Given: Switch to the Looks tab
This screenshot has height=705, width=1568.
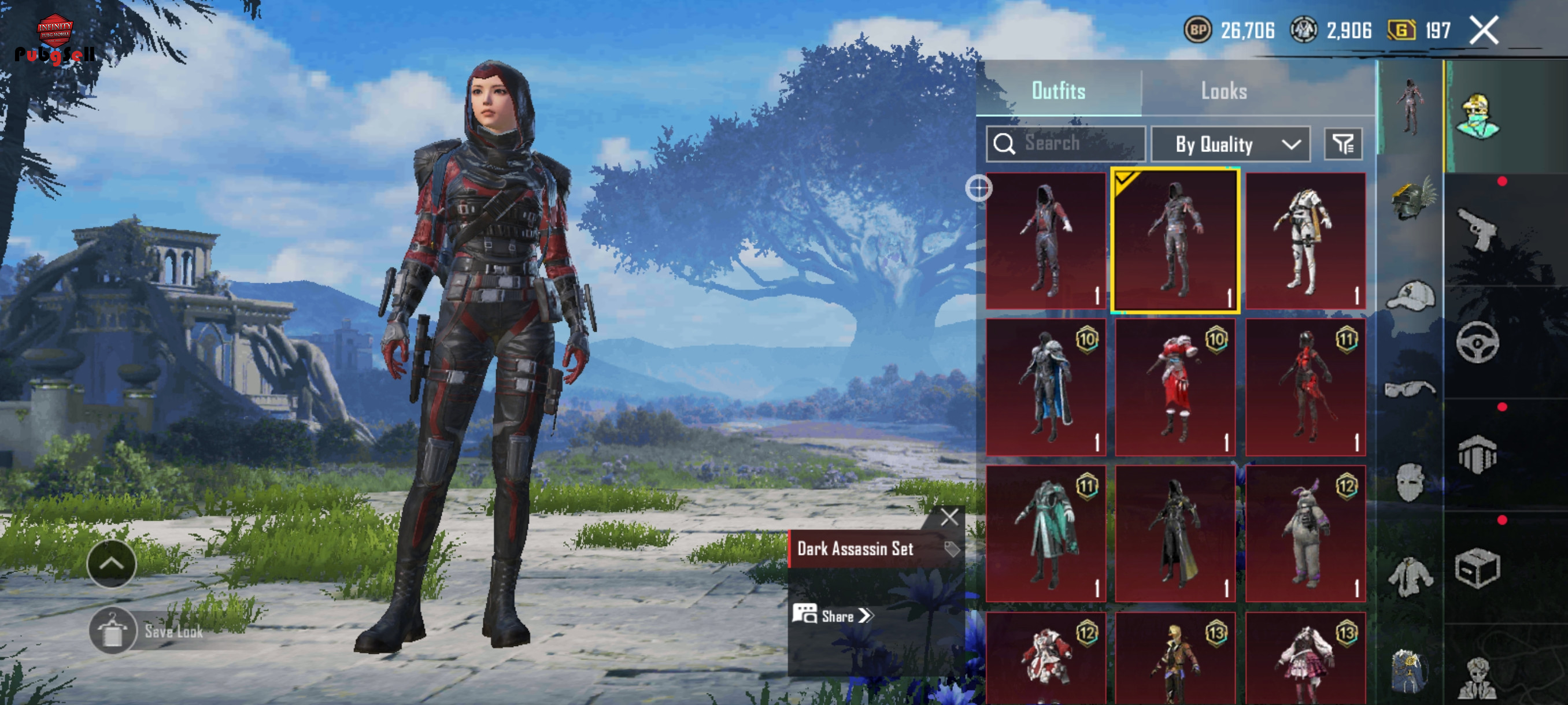Looking at the screenshot, I should [x=1223, y=91].
